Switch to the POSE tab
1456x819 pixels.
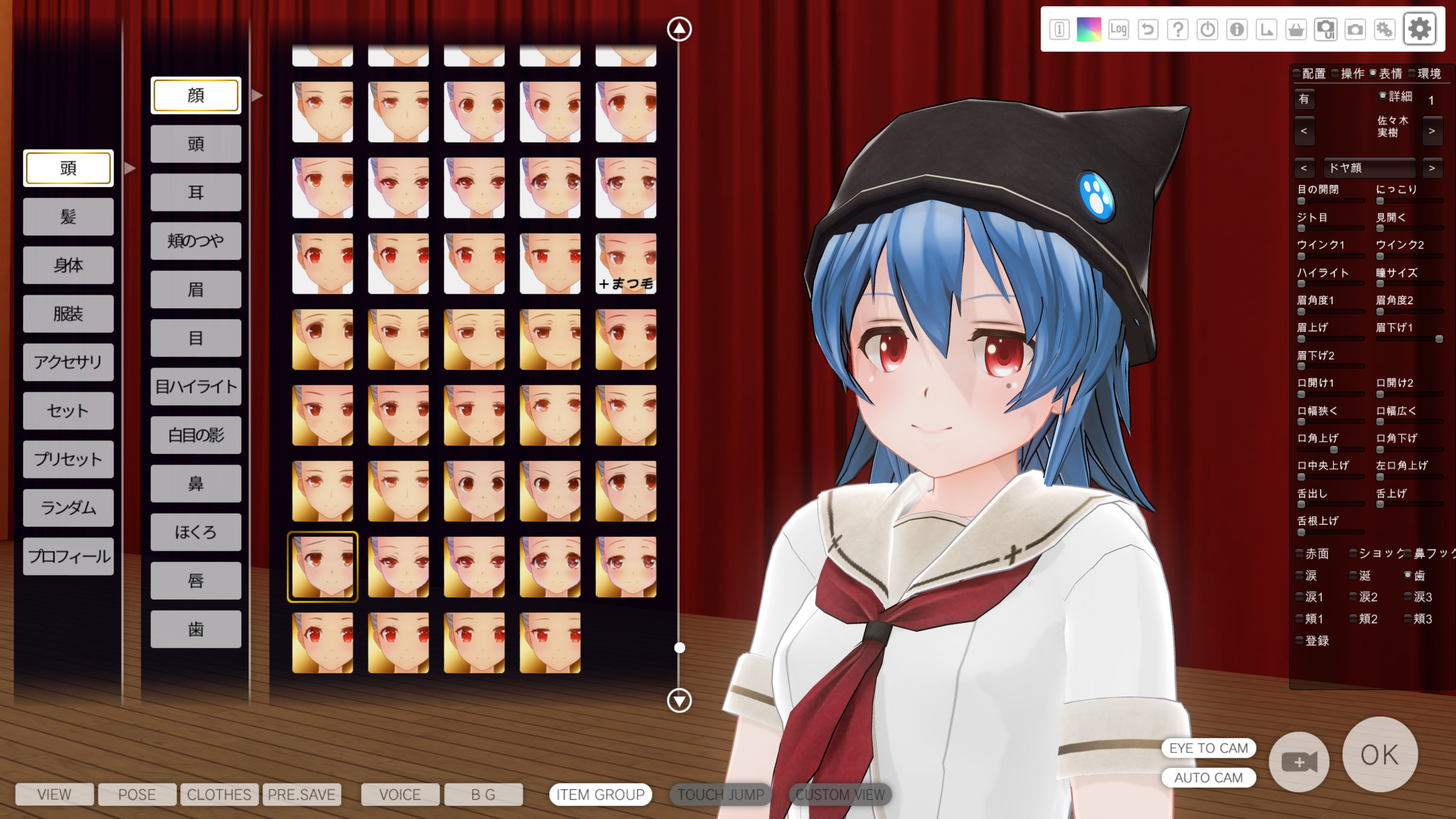pos(136,795)
